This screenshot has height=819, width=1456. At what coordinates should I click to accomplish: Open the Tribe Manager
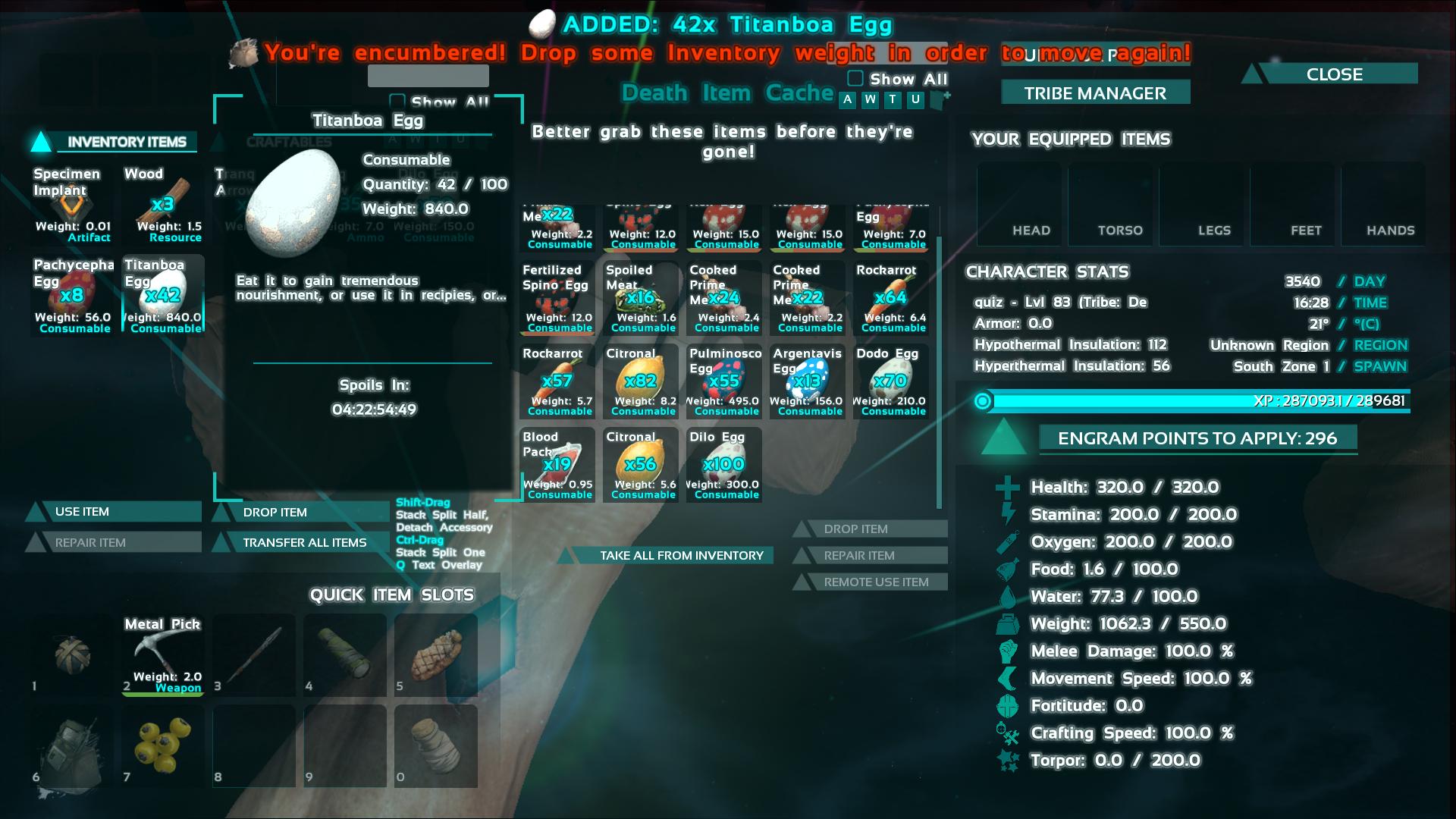coord(1095,93)
